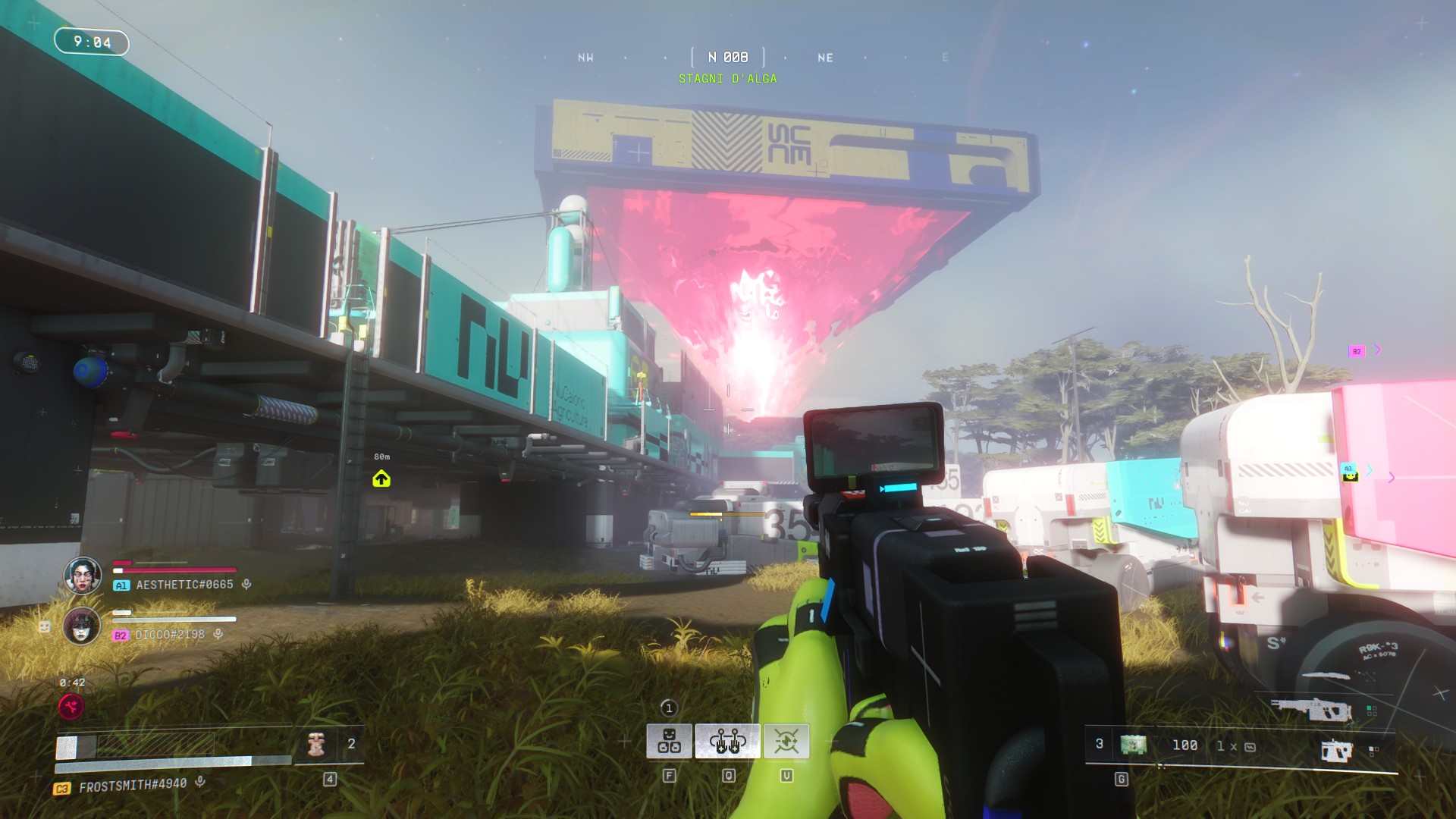Toggle DICCO#2198's microphone icon

point(218,634)
